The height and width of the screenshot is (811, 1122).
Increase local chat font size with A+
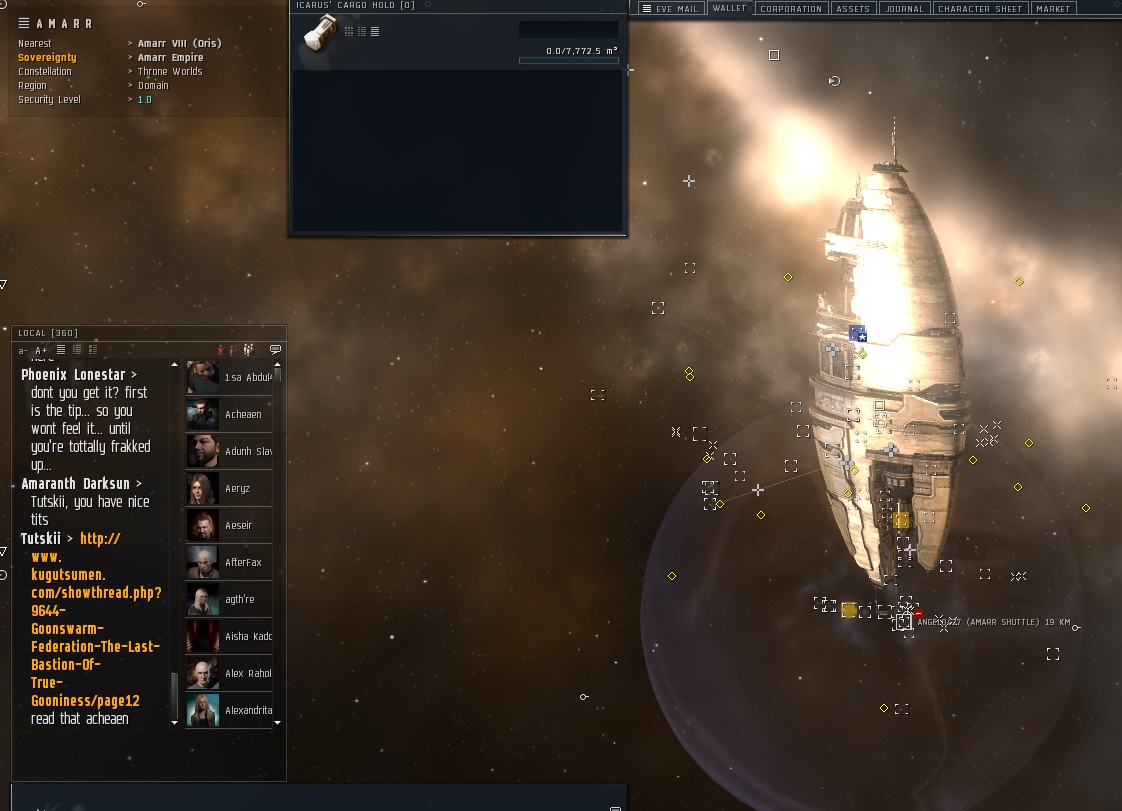tap(41, 351)
